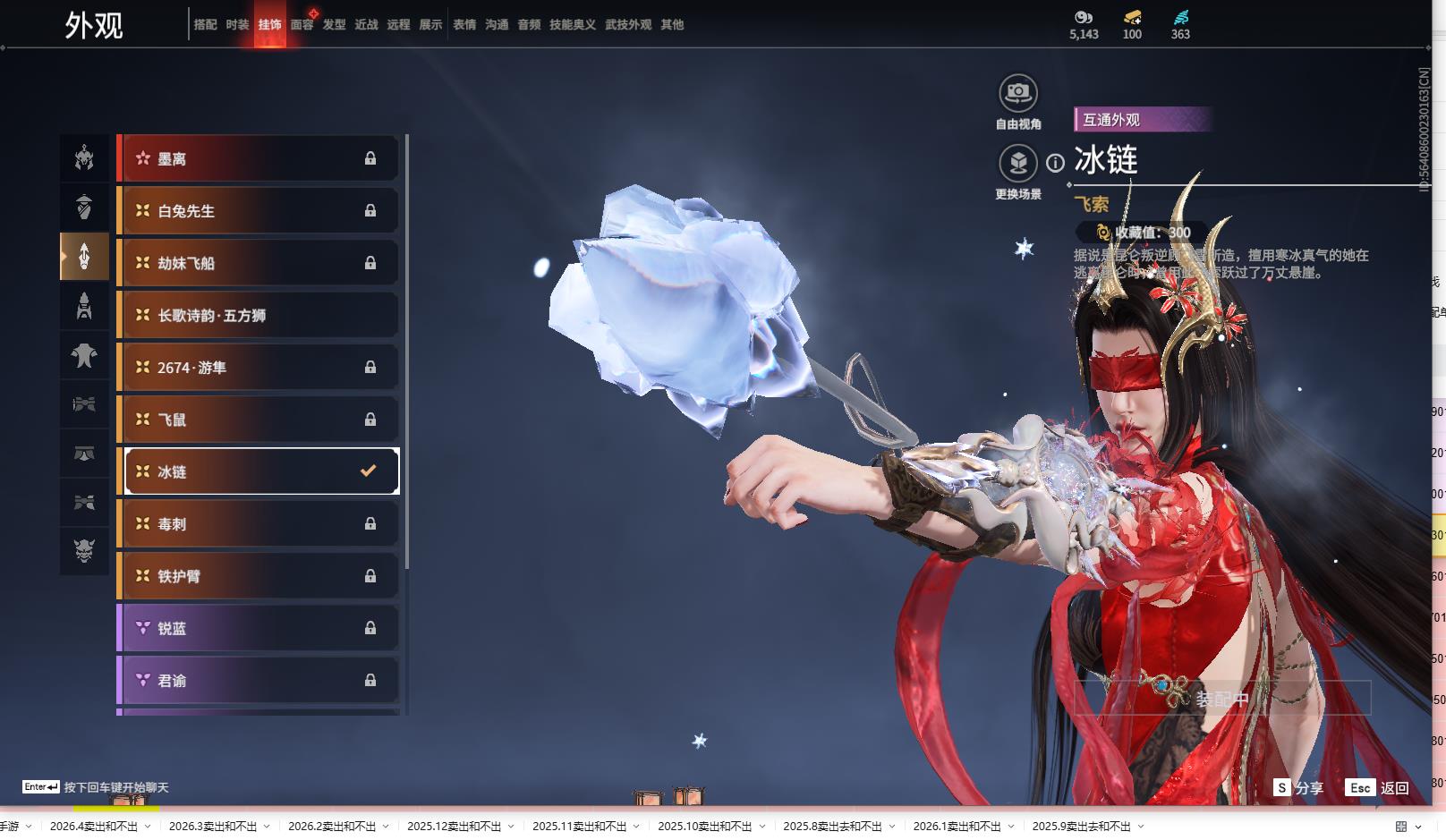The image size is (1446, 840).
Task: Open the 2026.4卖出和不出 sheet tab
Action: (x=94, y=827)
